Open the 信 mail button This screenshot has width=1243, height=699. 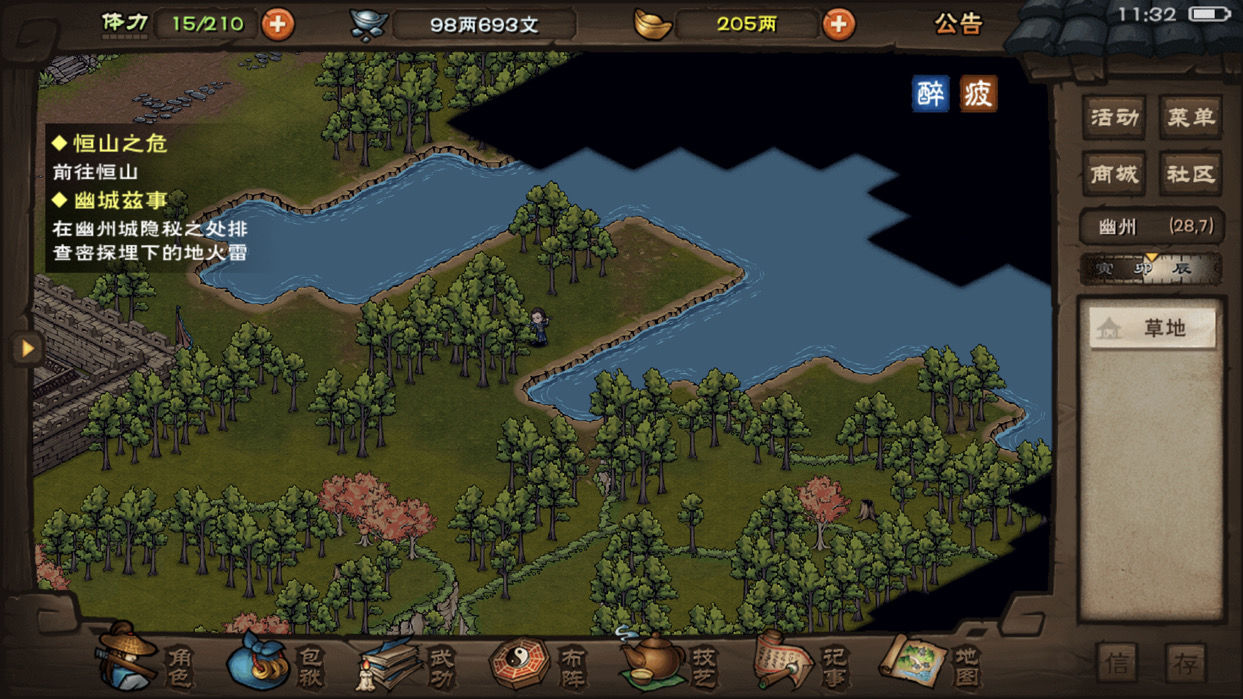pos(1117,662)
